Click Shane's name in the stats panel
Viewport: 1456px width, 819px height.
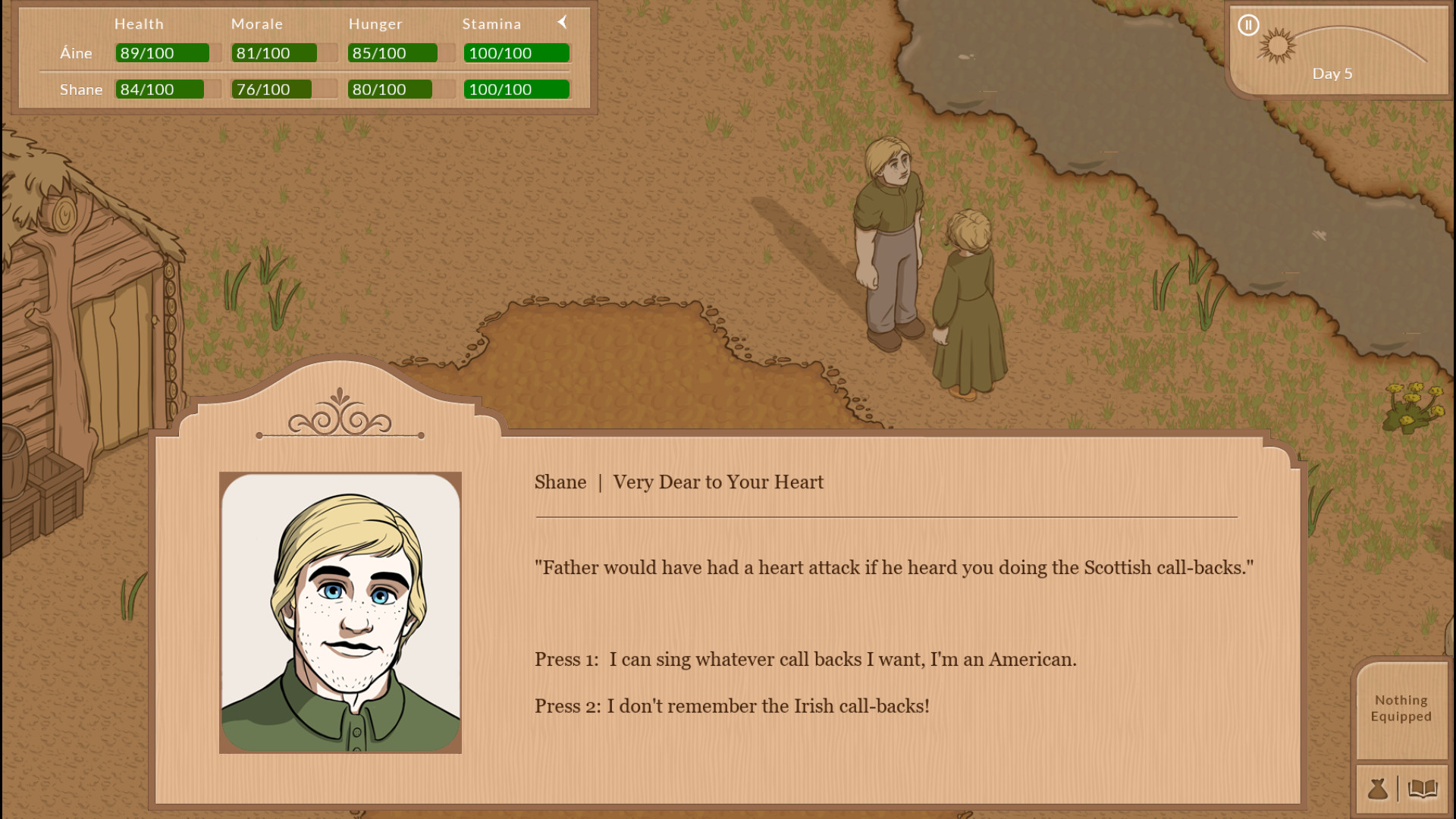(81, 89)
